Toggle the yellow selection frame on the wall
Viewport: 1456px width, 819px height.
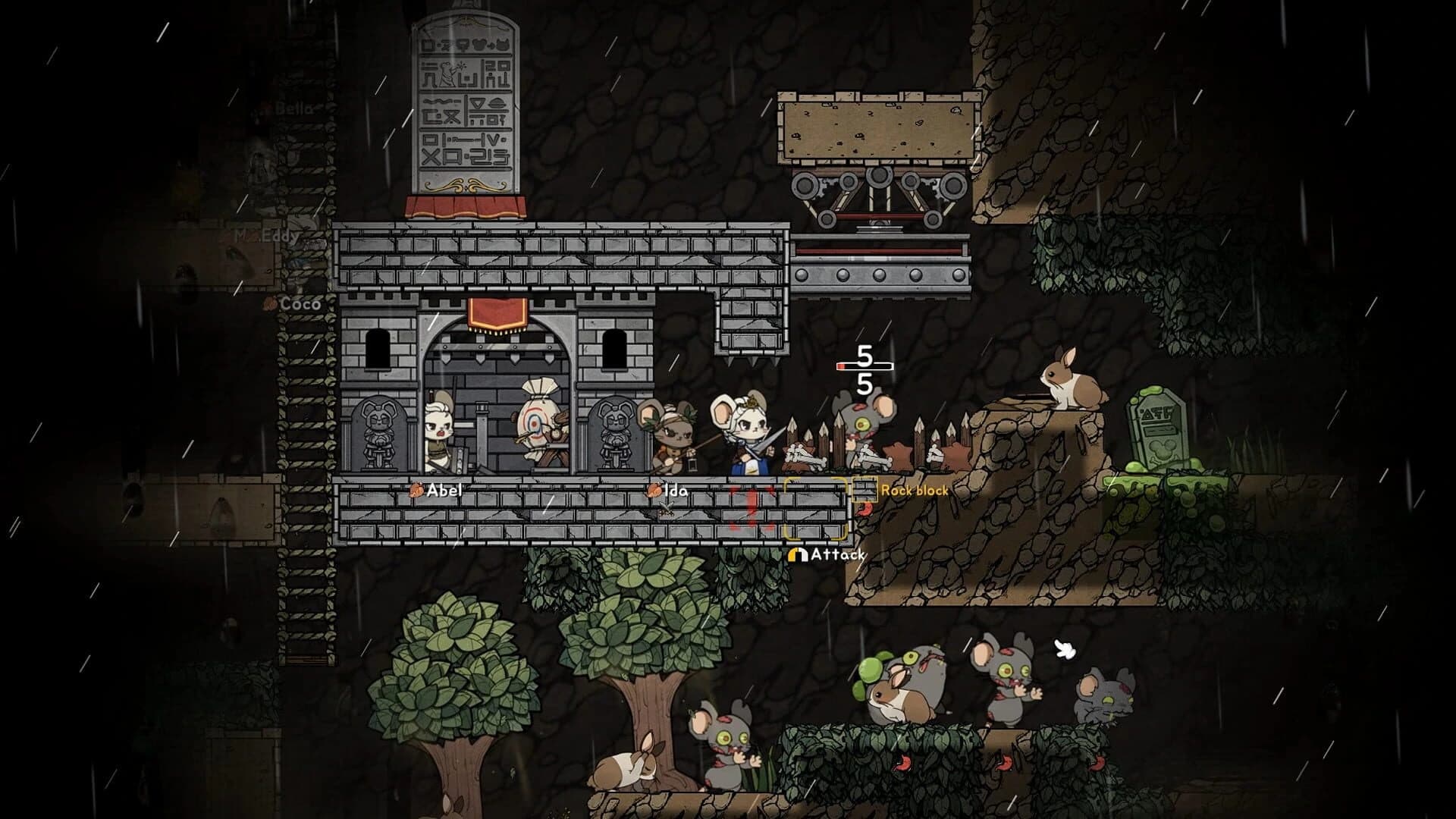[816, 508]
